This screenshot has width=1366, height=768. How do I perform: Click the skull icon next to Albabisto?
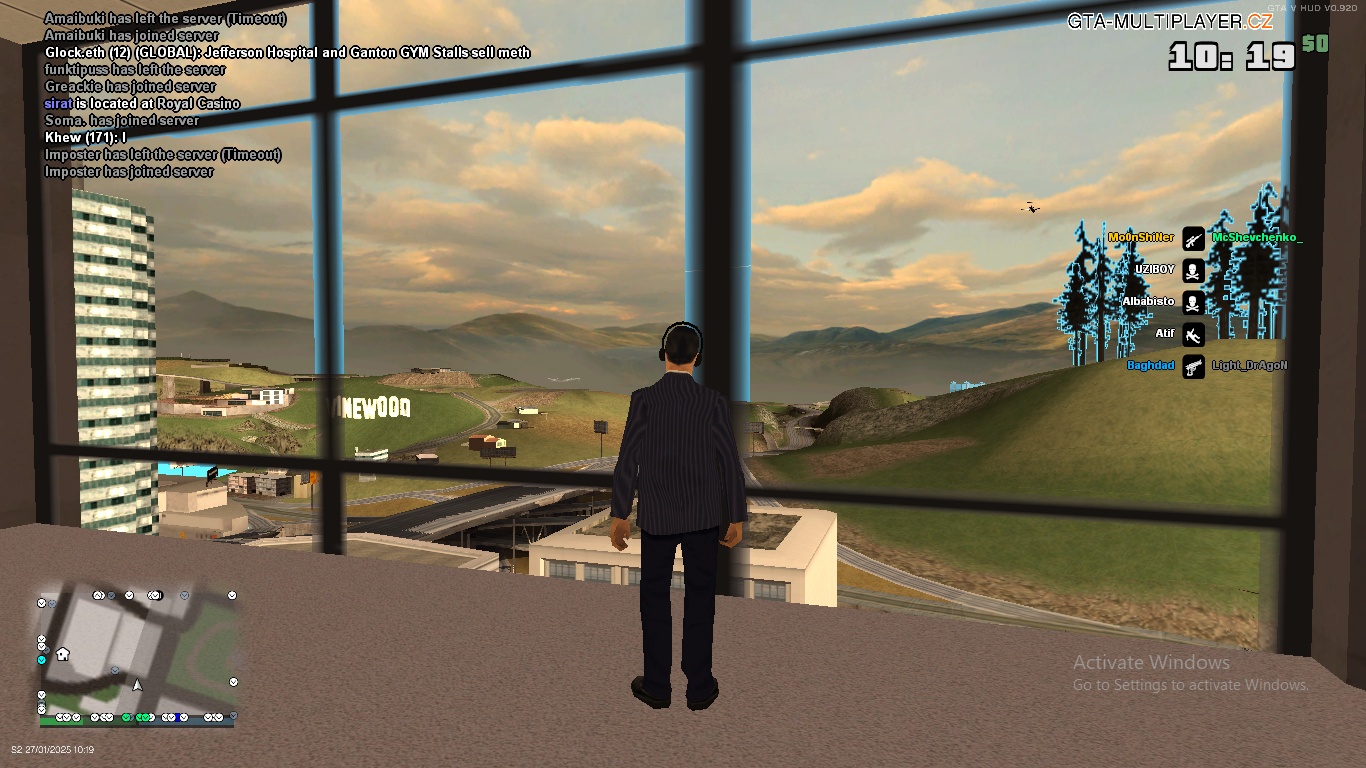[1191, 302]
